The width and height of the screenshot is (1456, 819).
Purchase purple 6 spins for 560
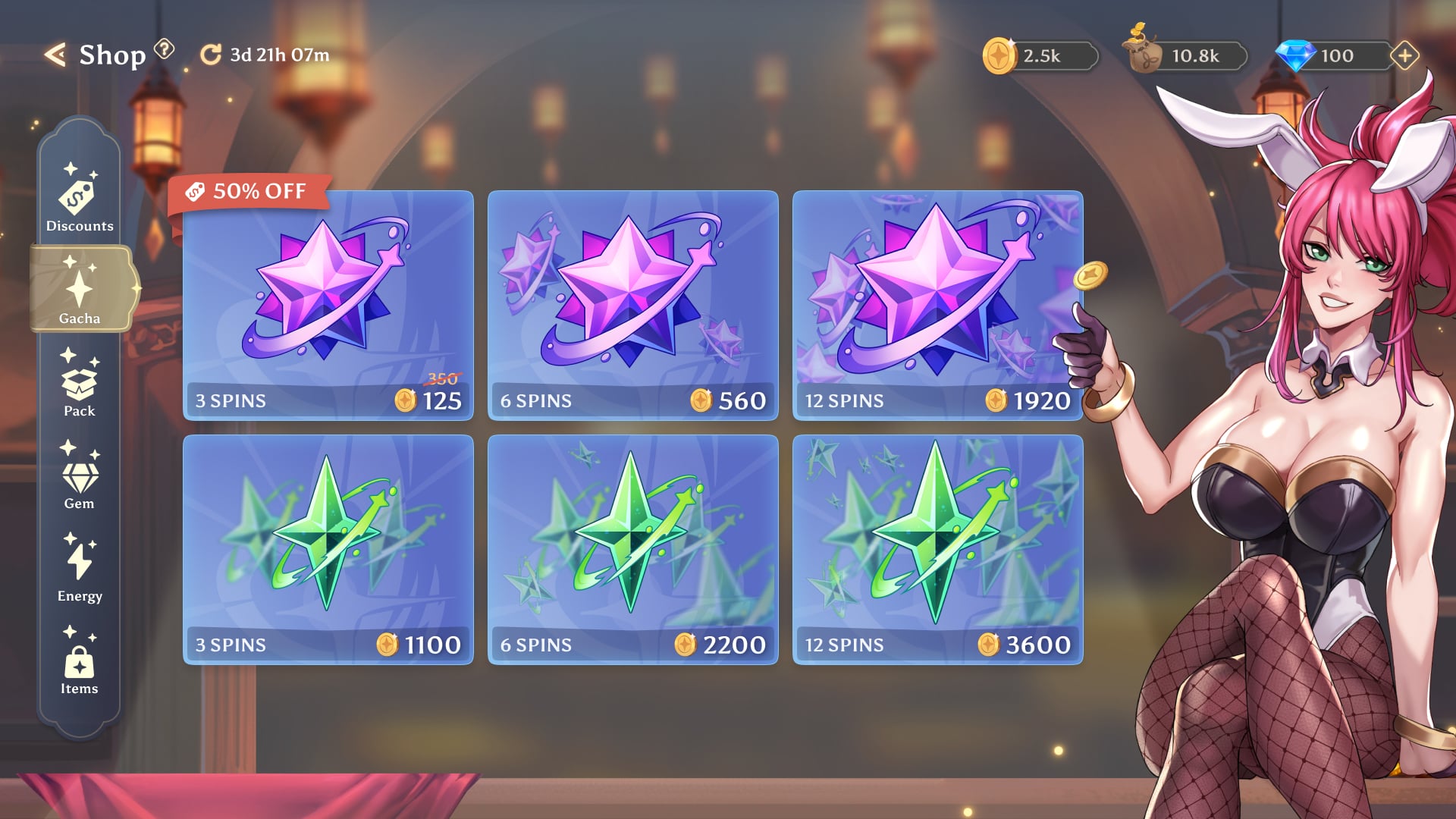point(633,306)
